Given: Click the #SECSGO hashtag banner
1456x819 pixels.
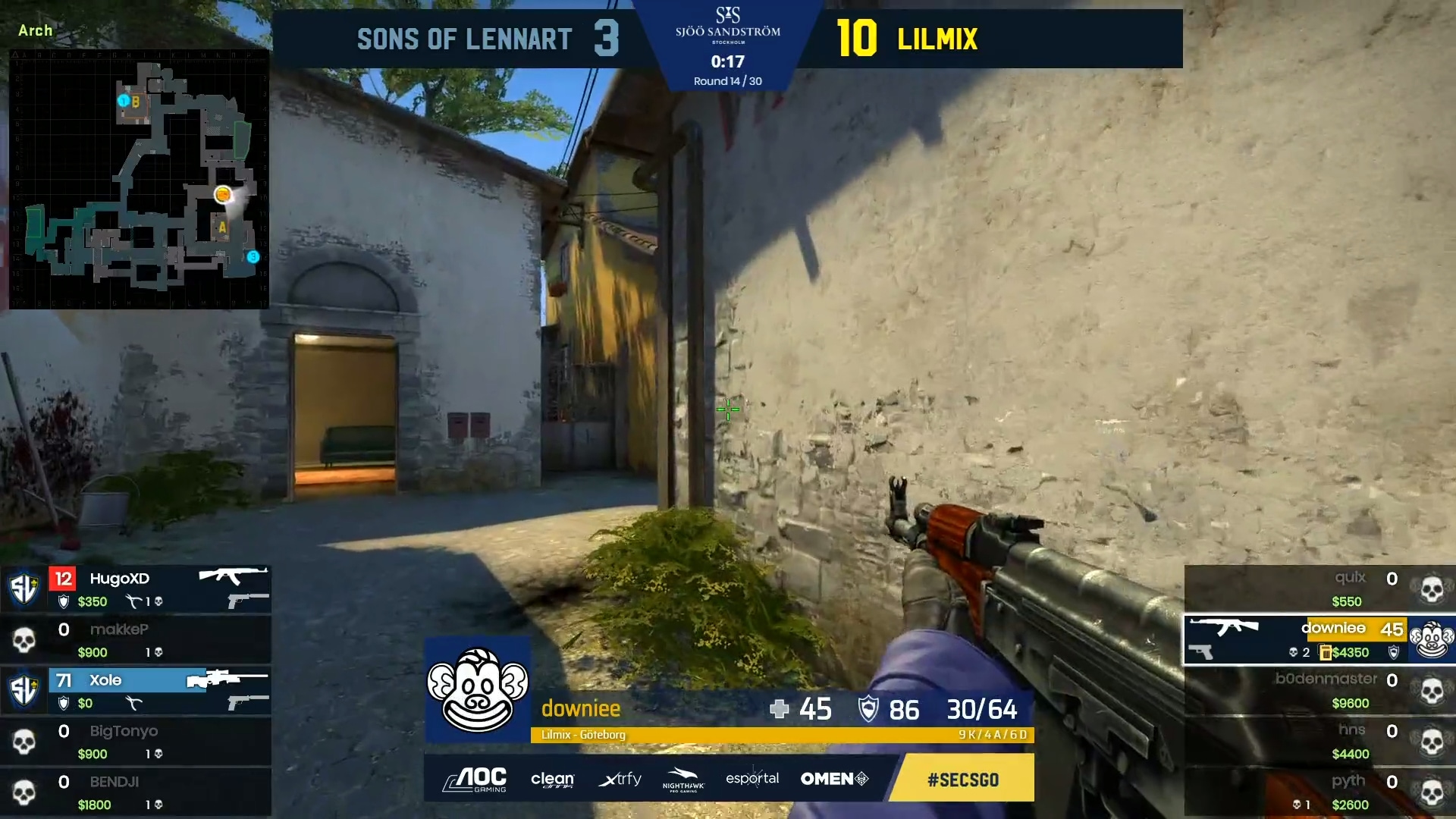Looking at the screenshot, I should (962, 779).
